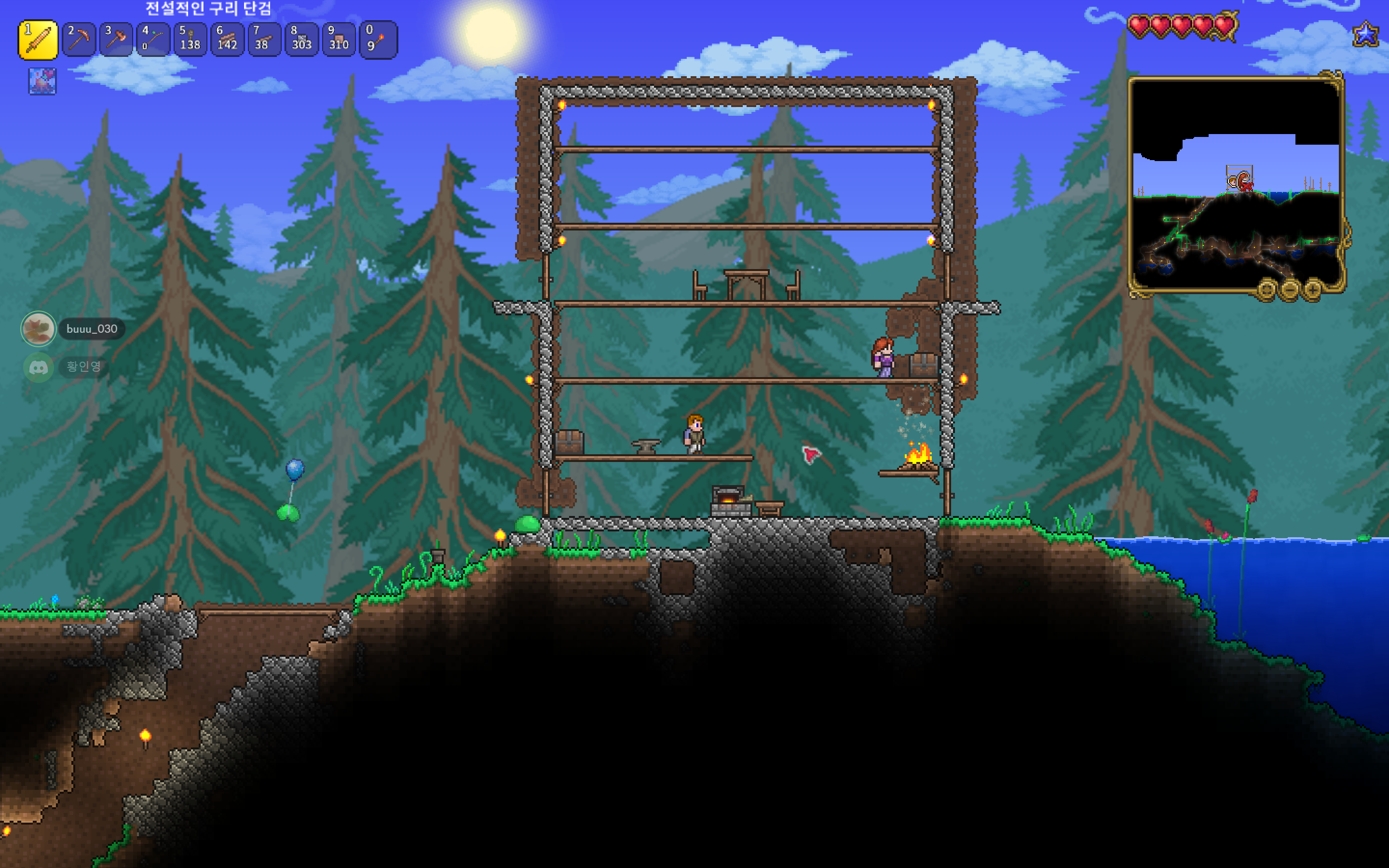Zoom out the minimap with the minus button
1389x868 pixels.
tap(1290, 289)
